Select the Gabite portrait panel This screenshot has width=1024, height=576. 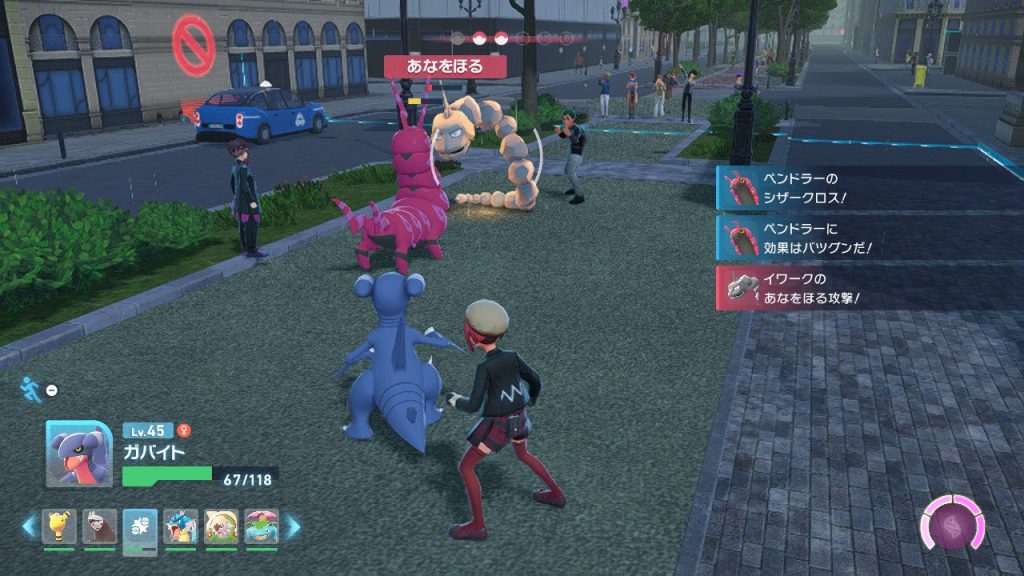pyautogui.click(x=79, y=454)
